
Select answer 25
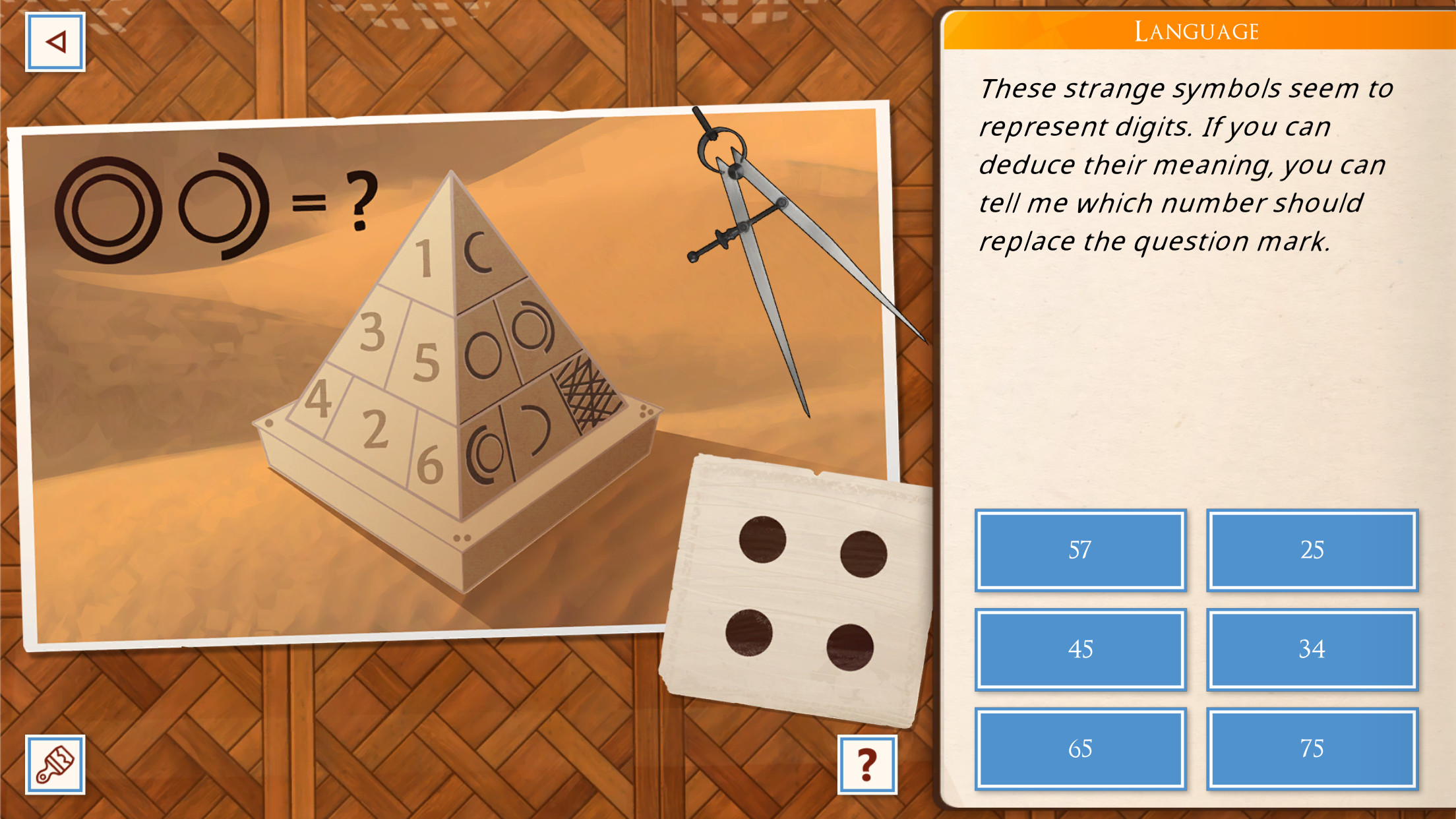pos(1312,549)
